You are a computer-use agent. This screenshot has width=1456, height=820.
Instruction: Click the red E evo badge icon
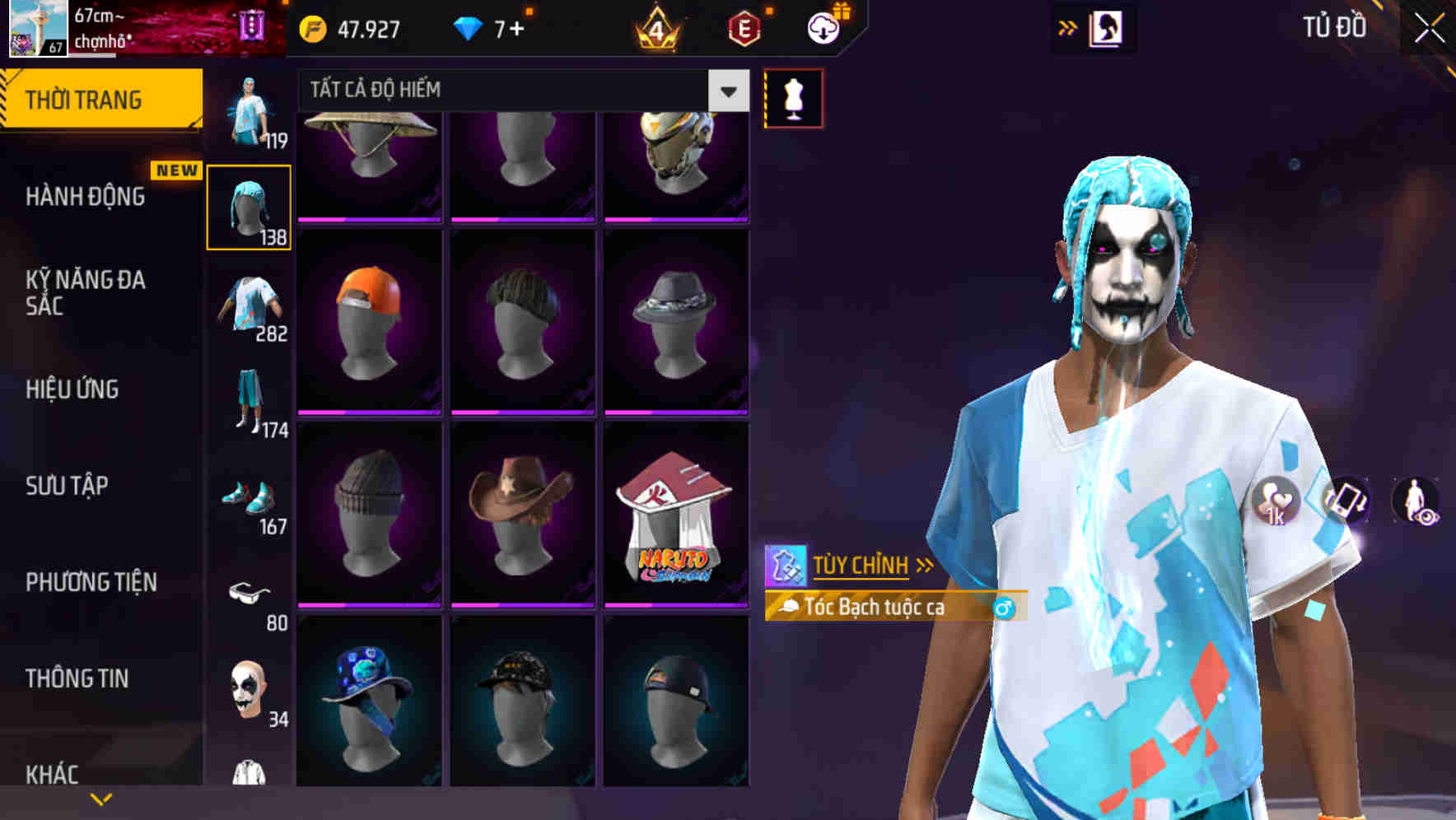coord(744,27)
